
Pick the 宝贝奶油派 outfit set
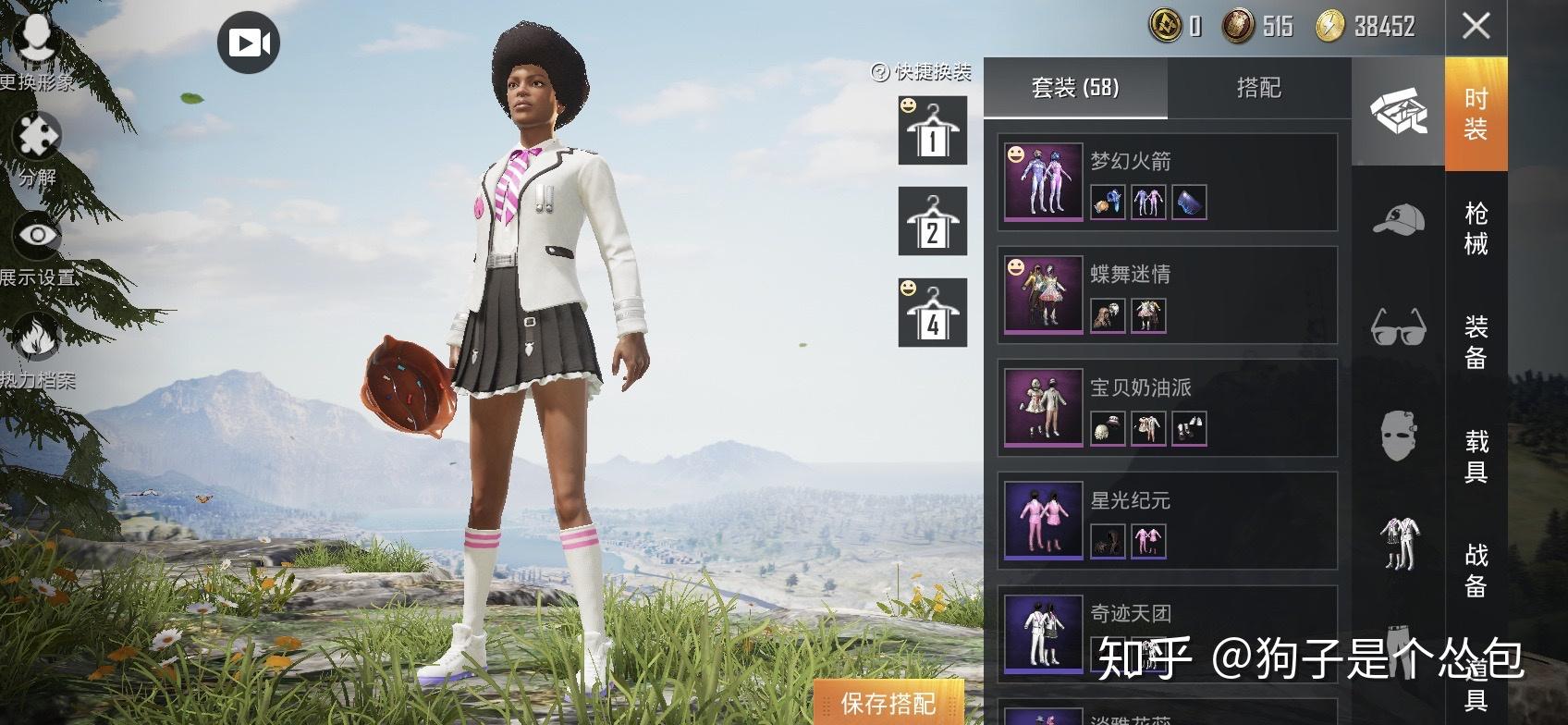coord(1167,408)
